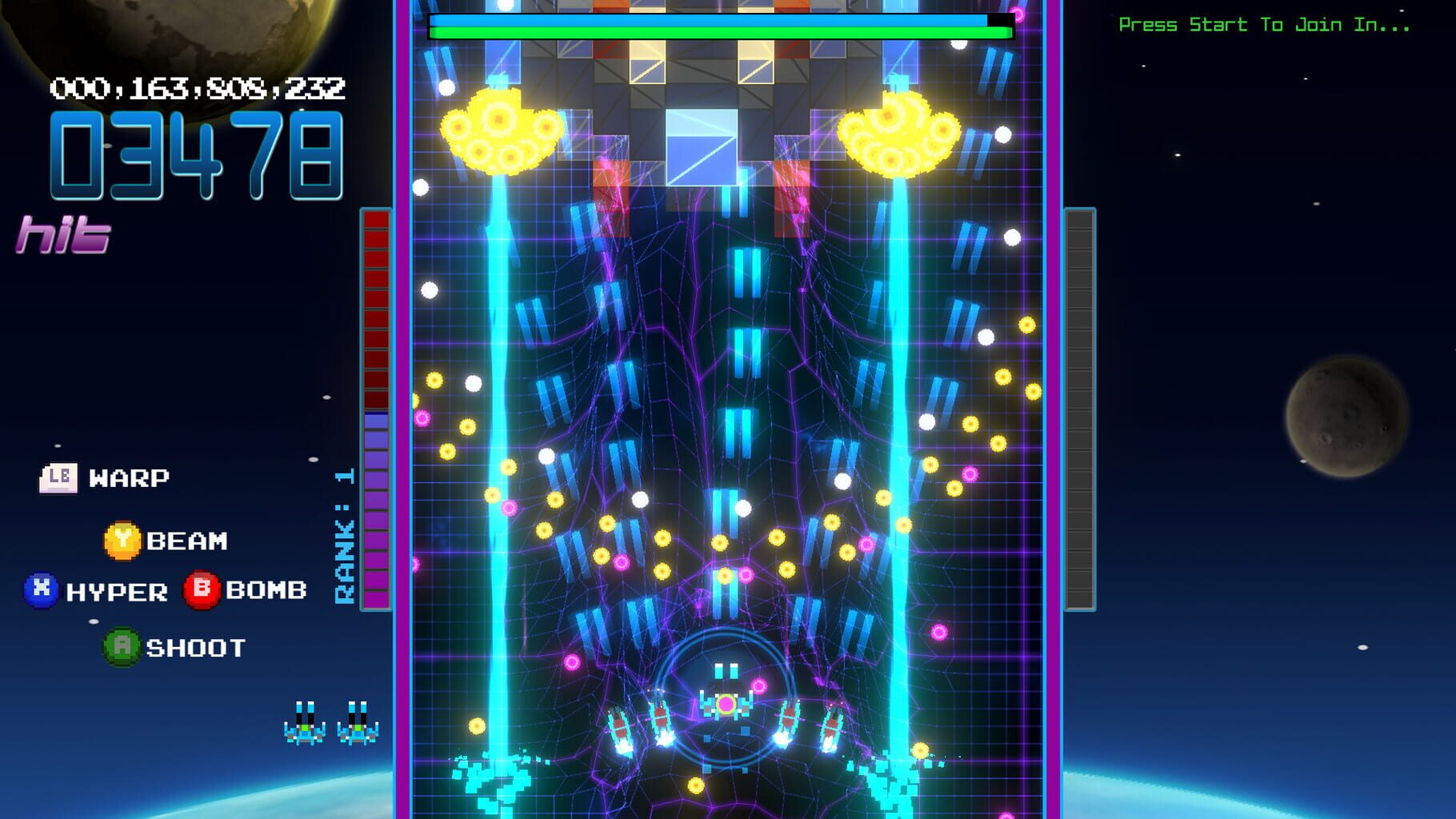Click the green A SHOOT button icon

click(x=124, y=648)
